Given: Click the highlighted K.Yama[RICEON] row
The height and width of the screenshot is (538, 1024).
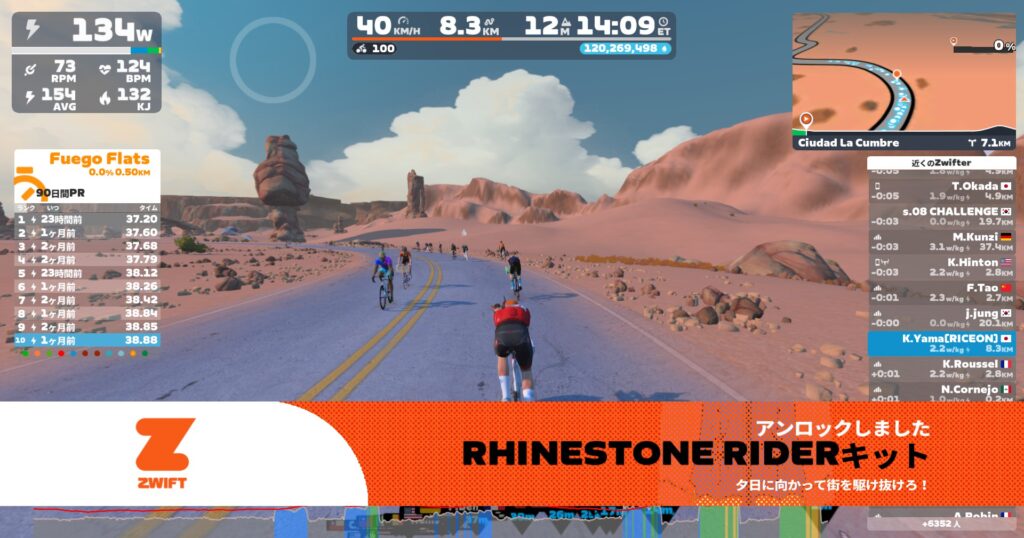Looking at the screenshot, I should point(941,343).
